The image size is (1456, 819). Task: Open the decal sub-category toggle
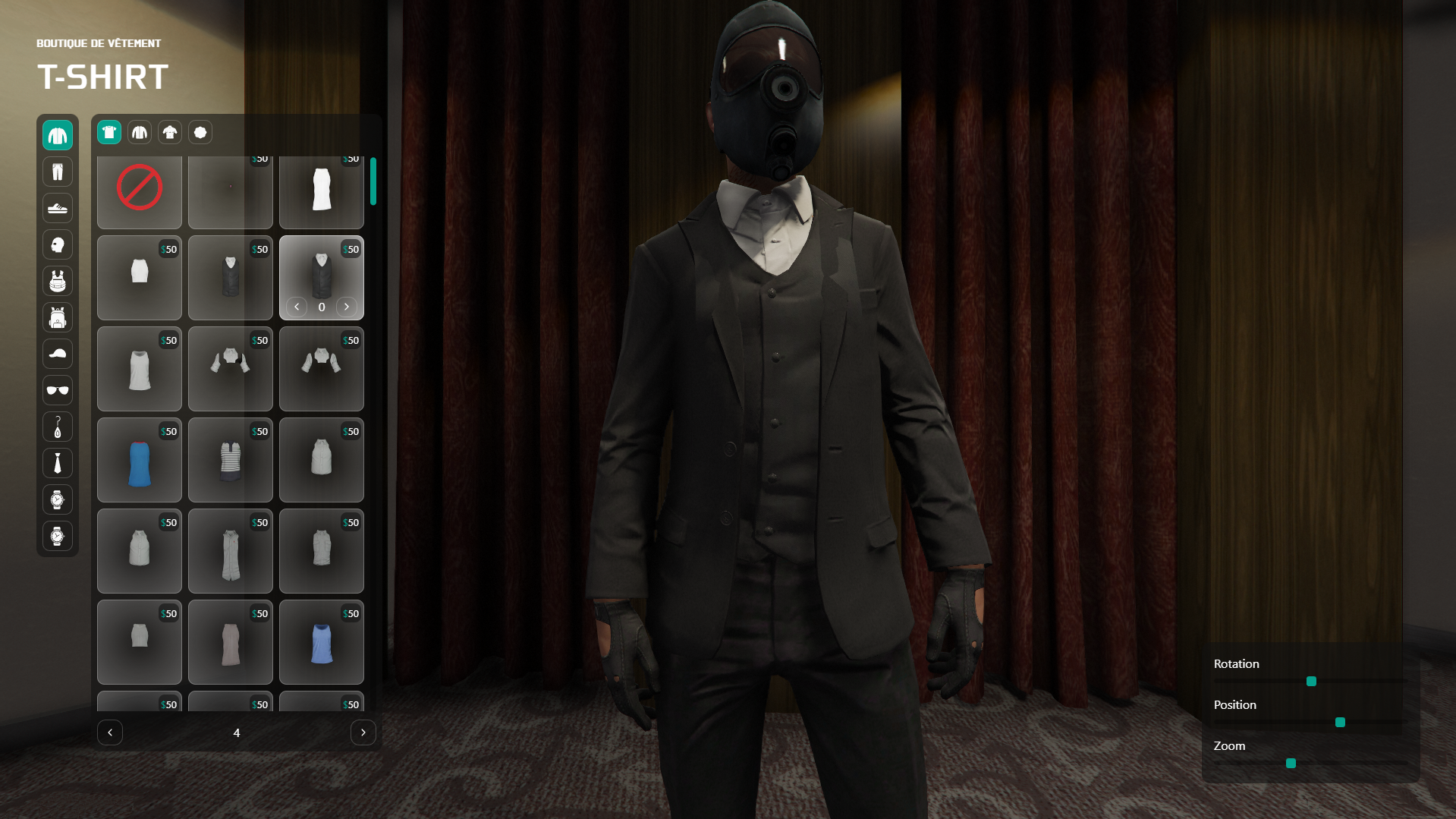tap(200, 132)
